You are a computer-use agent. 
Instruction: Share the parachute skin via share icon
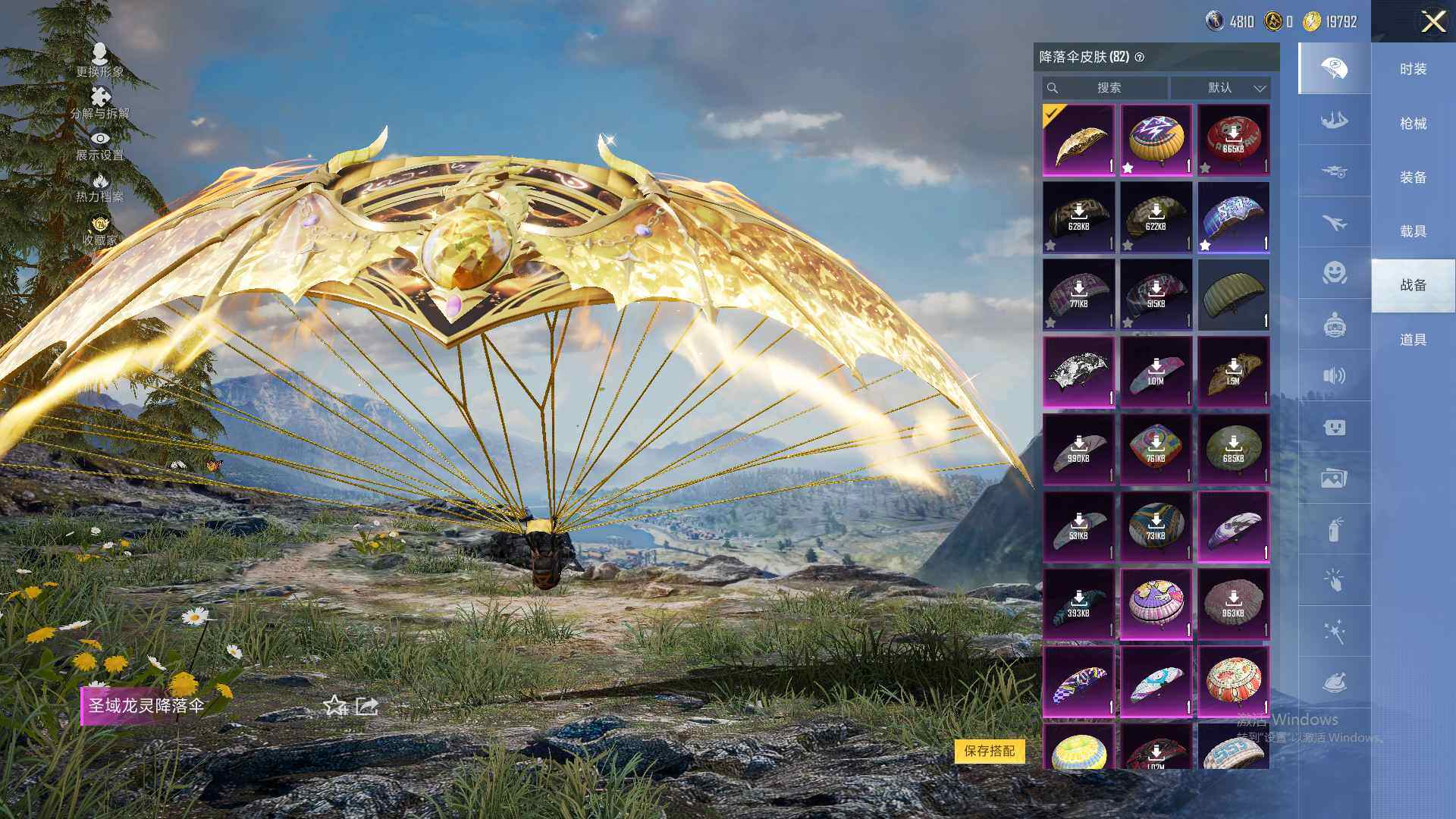click(367, 706)
